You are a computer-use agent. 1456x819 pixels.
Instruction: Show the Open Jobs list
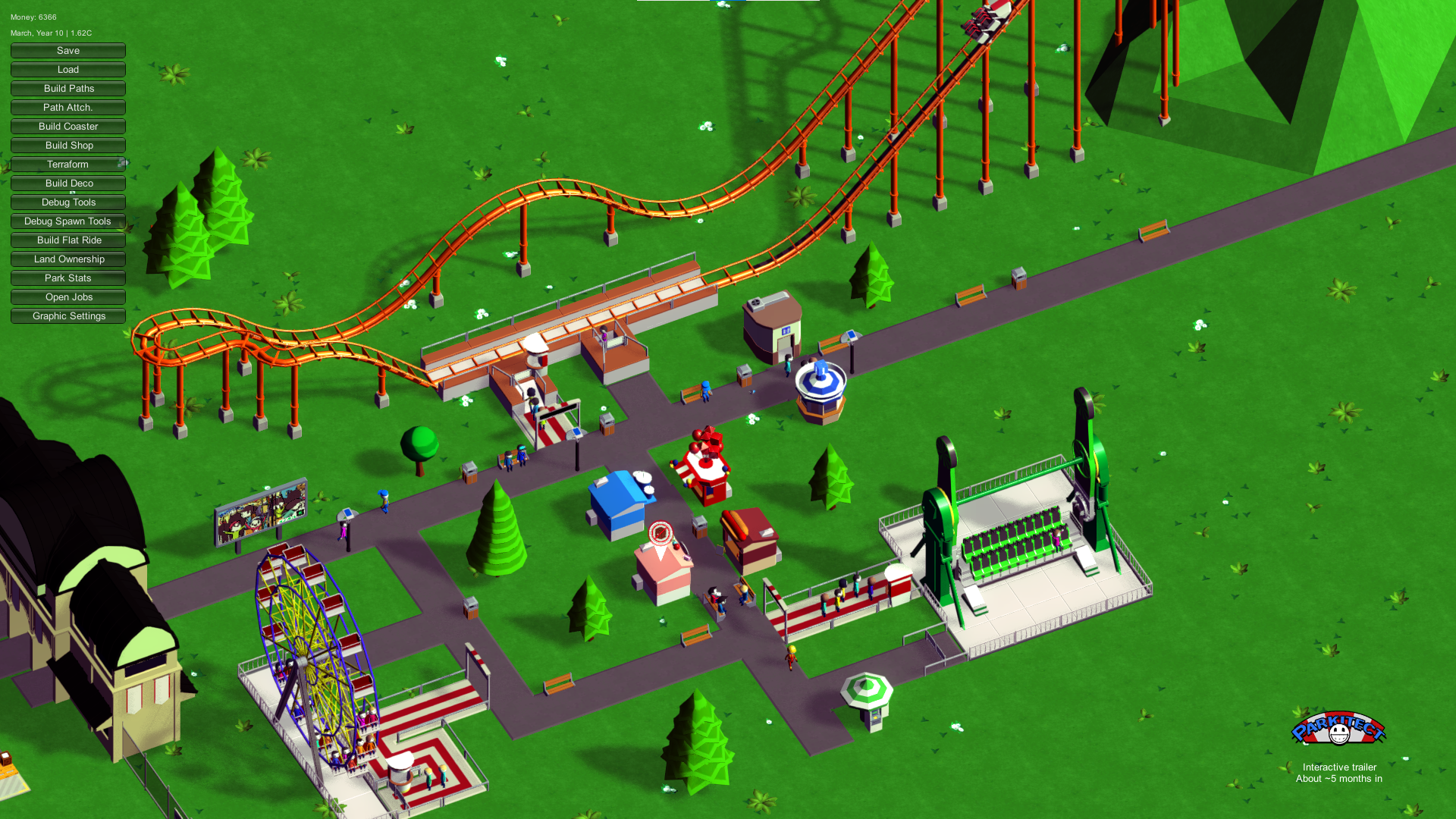click(x=68, y=297)
